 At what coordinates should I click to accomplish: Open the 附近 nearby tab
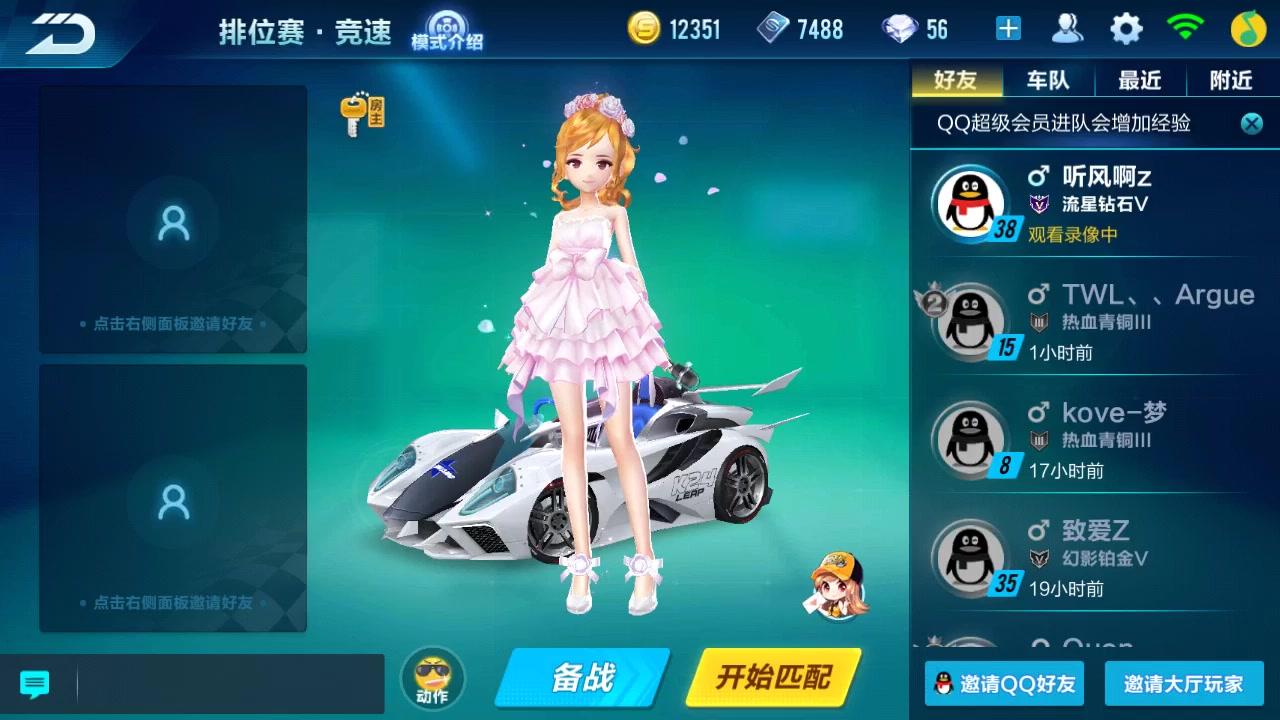(x=1229, y=80)
